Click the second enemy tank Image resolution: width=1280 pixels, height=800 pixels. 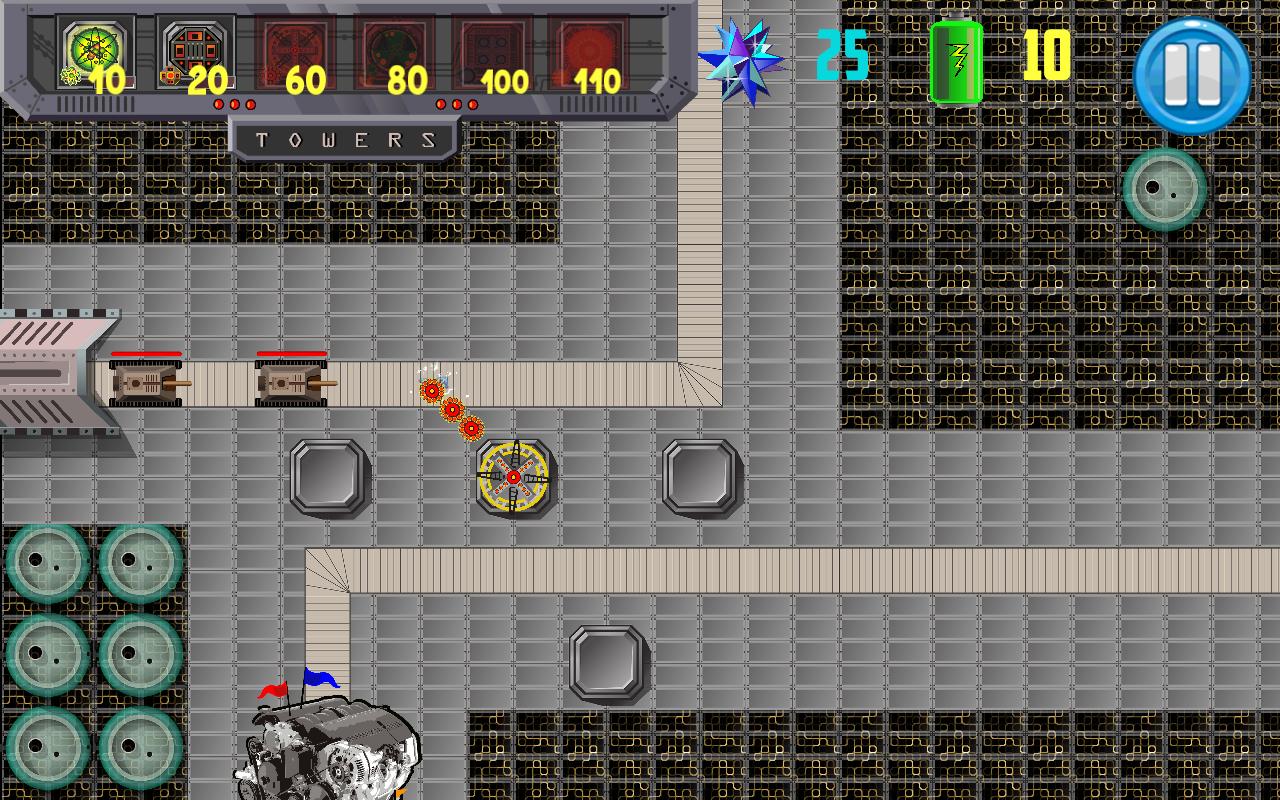291,381
